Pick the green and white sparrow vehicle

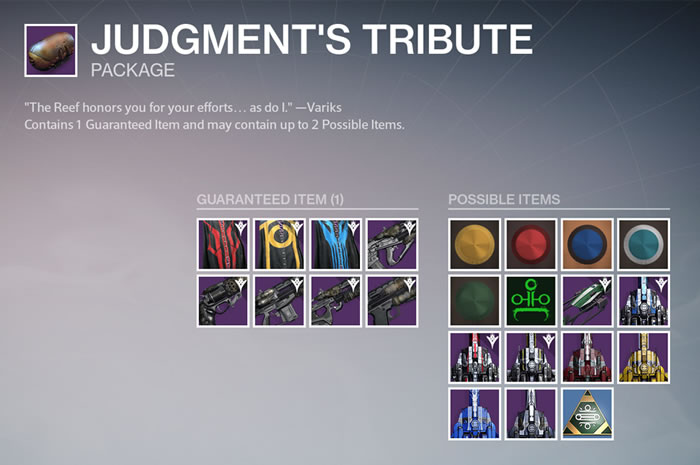[x=587, y=301]
